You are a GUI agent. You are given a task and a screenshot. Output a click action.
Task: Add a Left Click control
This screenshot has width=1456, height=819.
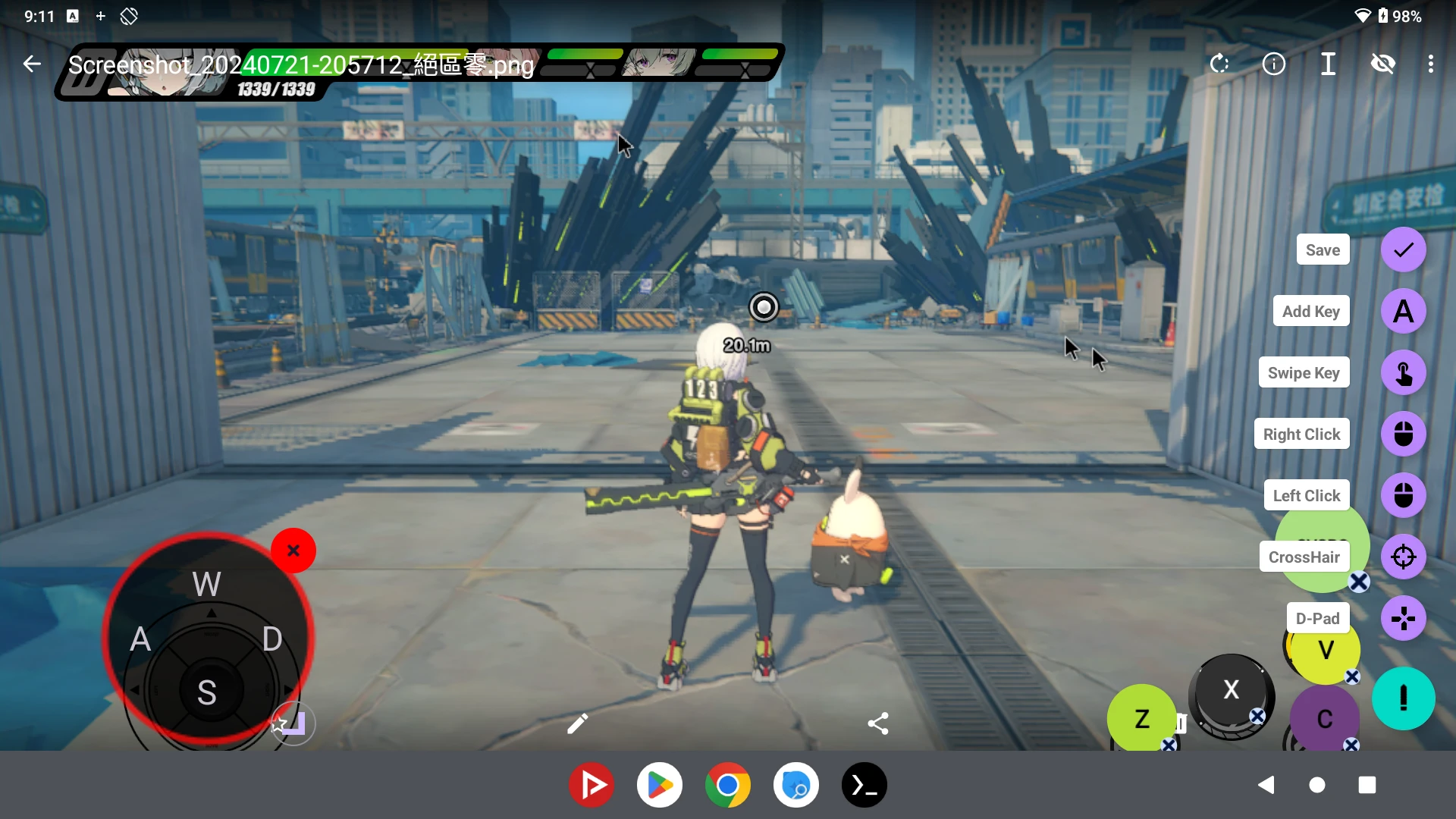tap(1403, 496)
